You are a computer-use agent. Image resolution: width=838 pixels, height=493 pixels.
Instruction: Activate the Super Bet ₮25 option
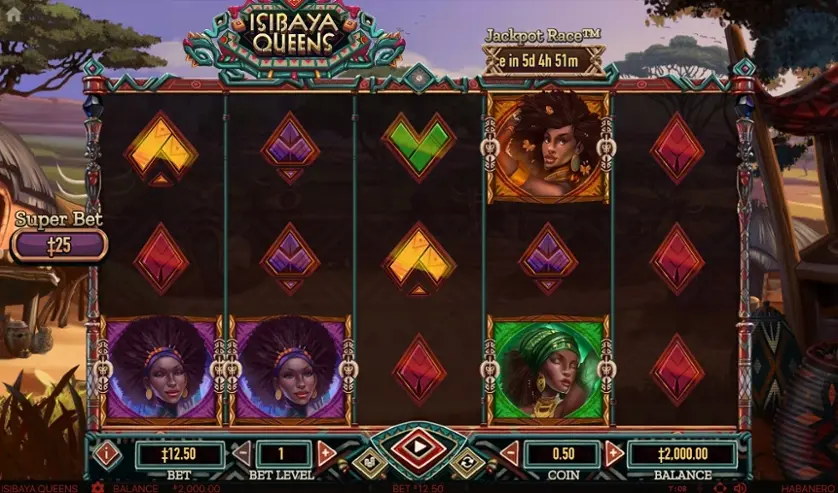tap(60, 244)
